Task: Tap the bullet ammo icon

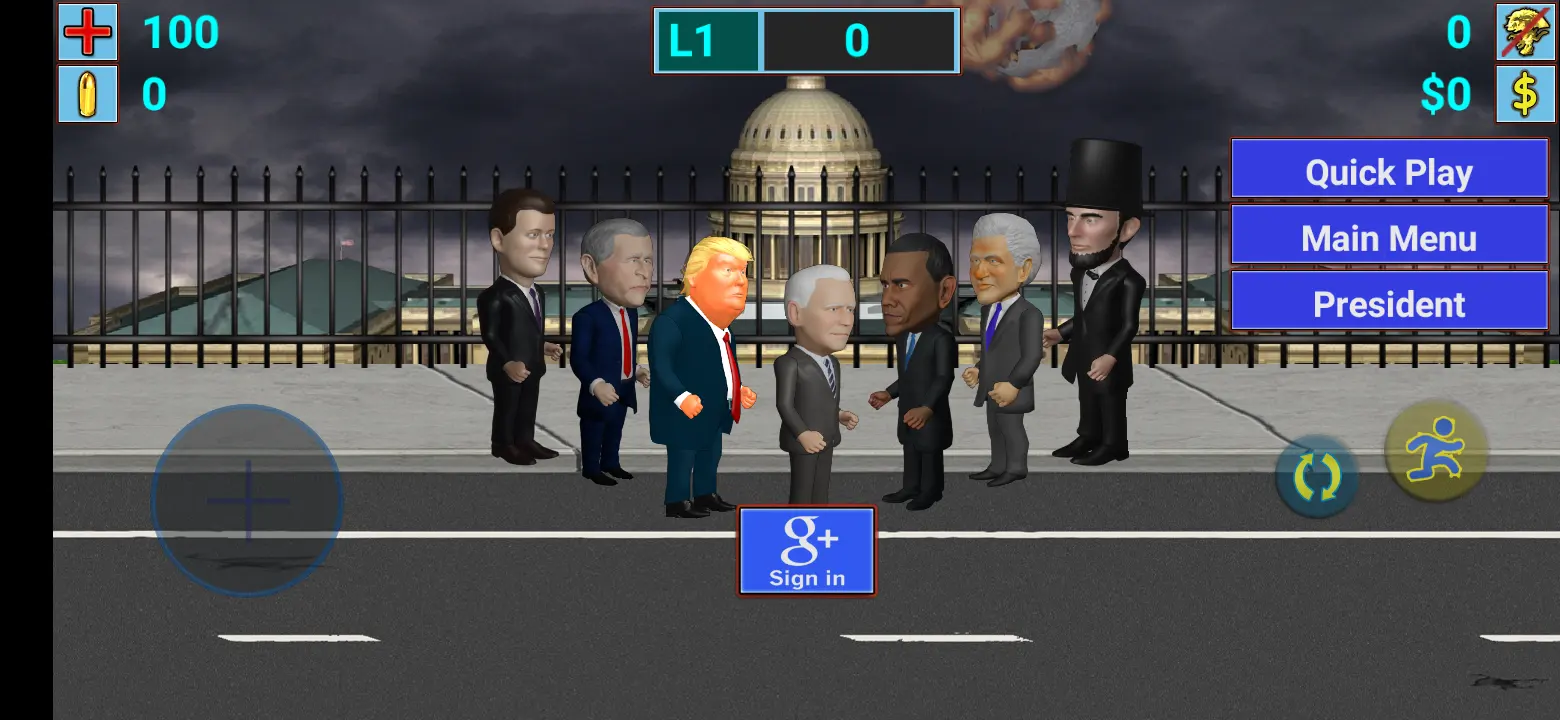Action: (87, 96)
